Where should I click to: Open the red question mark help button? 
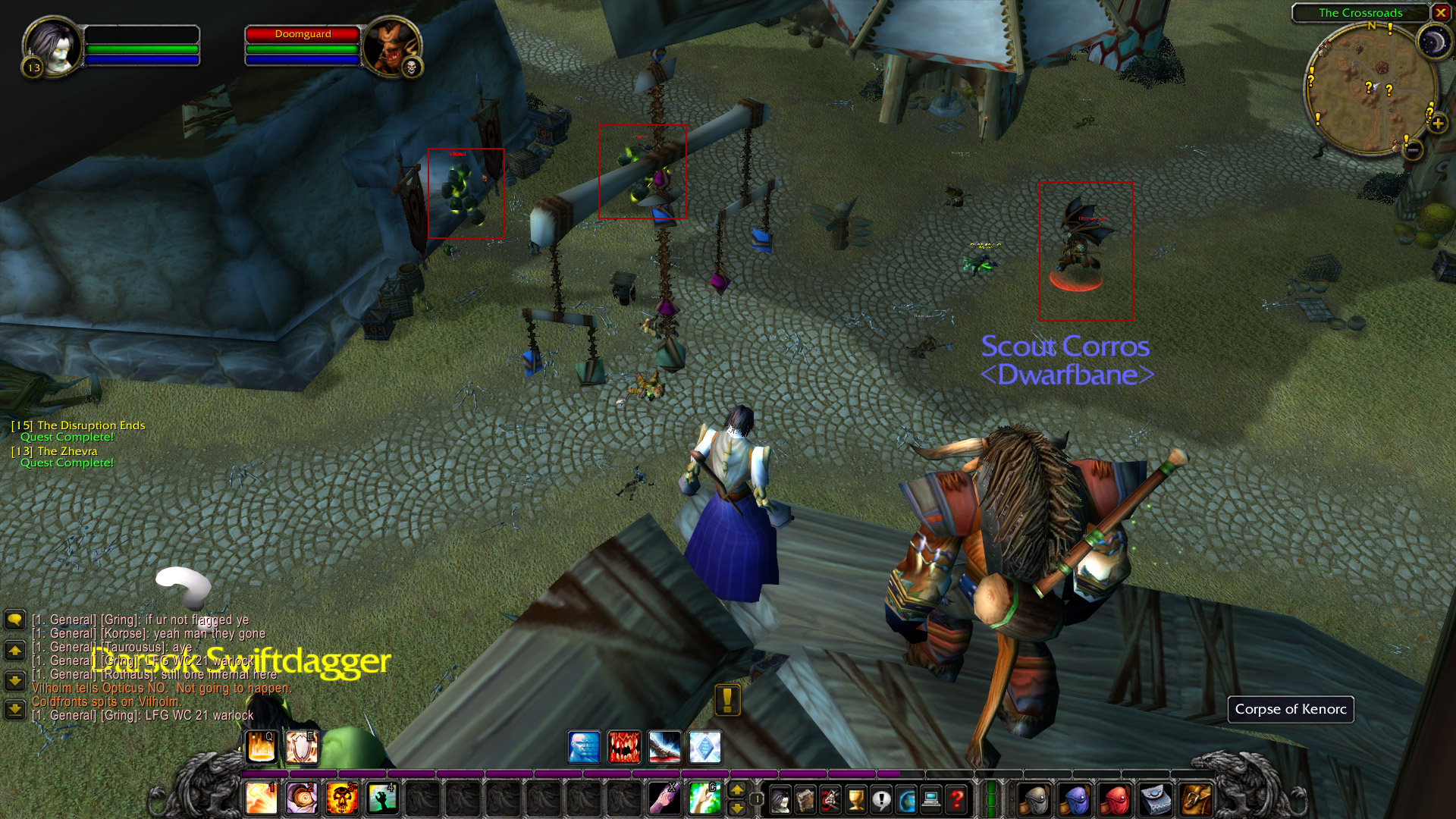point(957,799)
